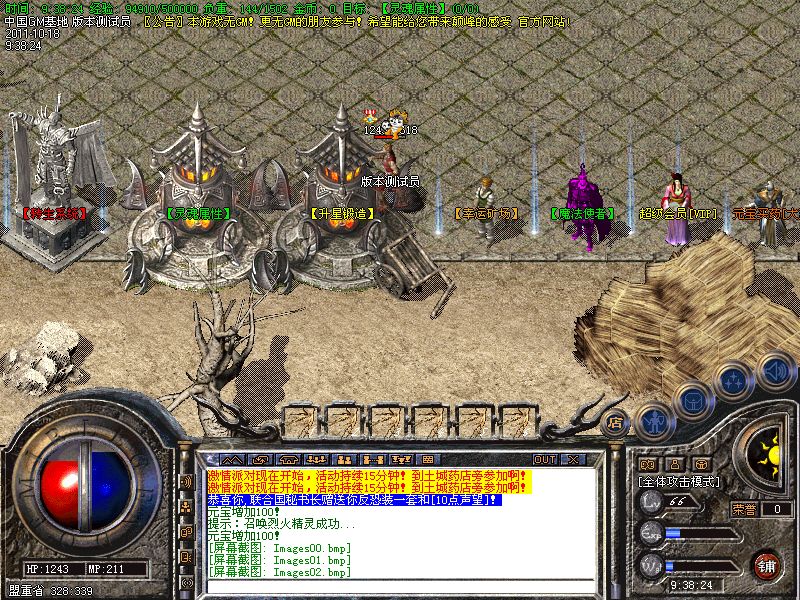Toggle the sound-wave chat filter at the top of the side column
Image resolution: width=800 pixels, height=600 pixels.
pos(186,481)
